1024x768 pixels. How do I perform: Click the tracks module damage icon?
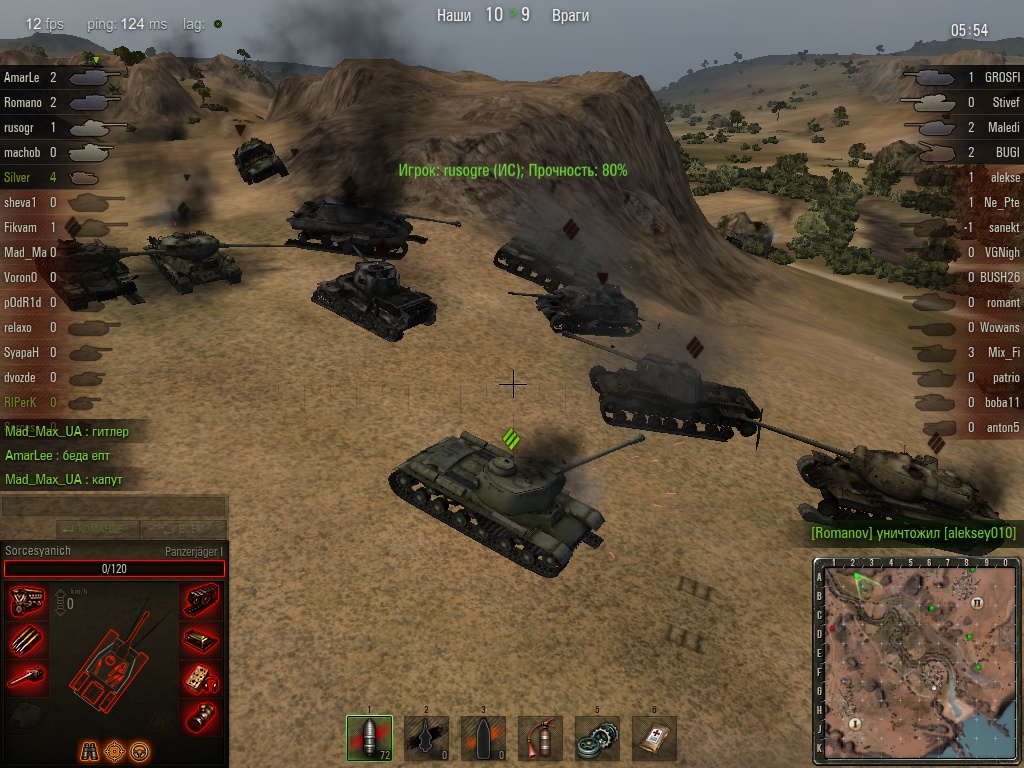(201, 601)
